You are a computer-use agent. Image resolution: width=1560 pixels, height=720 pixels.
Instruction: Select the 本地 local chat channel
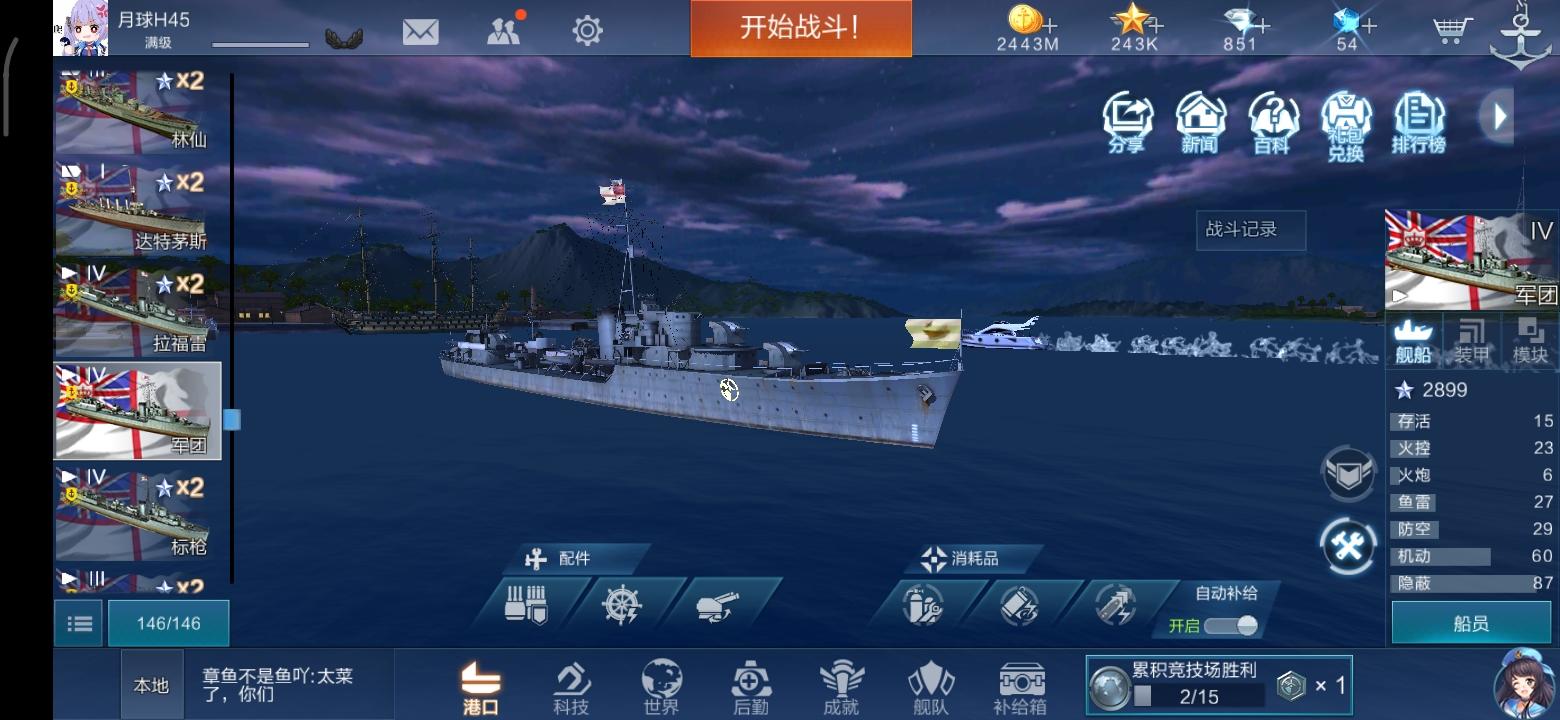(x=151, y=685)
